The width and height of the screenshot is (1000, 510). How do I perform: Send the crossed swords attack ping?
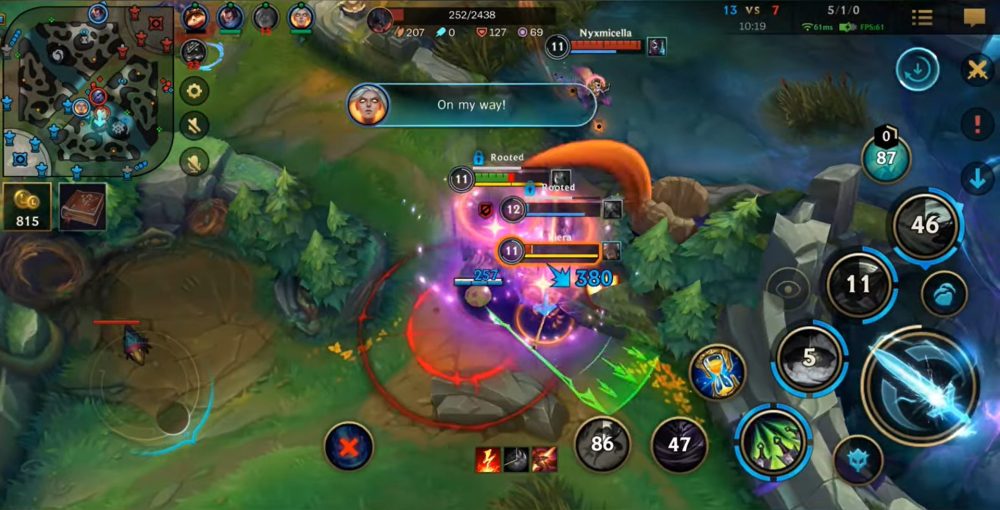point(976,70)
